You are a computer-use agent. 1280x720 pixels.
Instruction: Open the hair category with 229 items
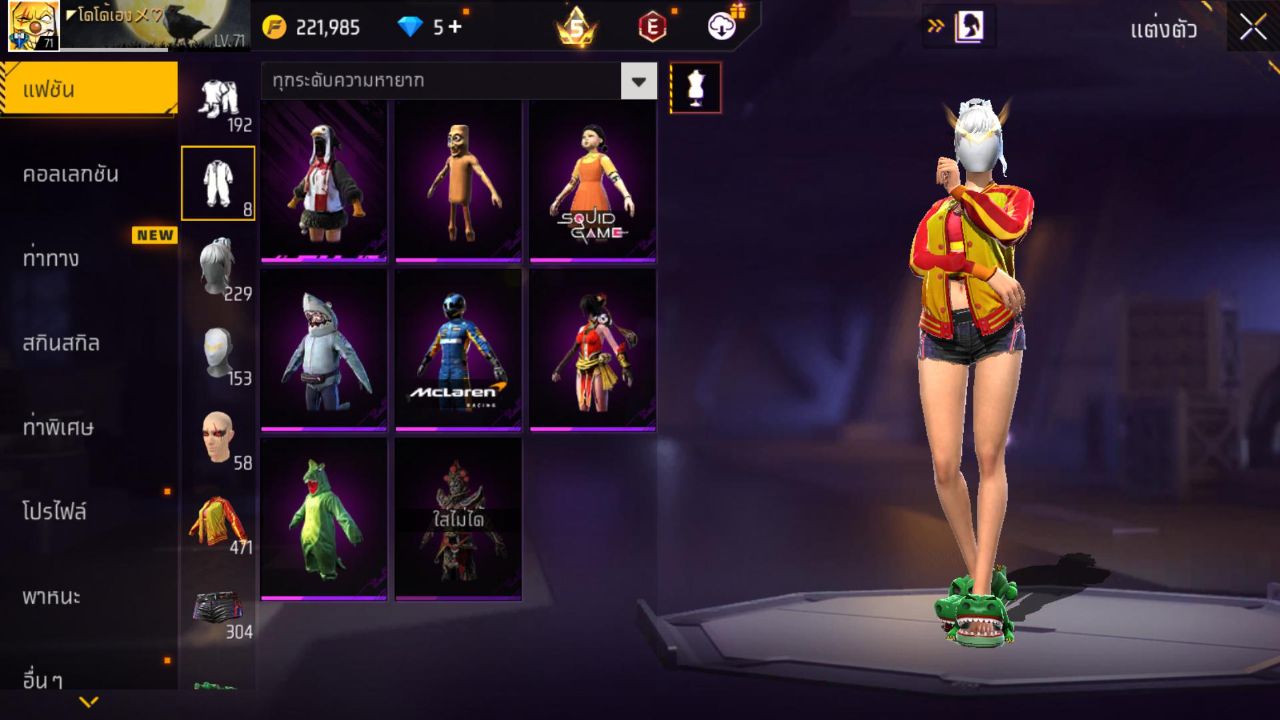point(218,268)
